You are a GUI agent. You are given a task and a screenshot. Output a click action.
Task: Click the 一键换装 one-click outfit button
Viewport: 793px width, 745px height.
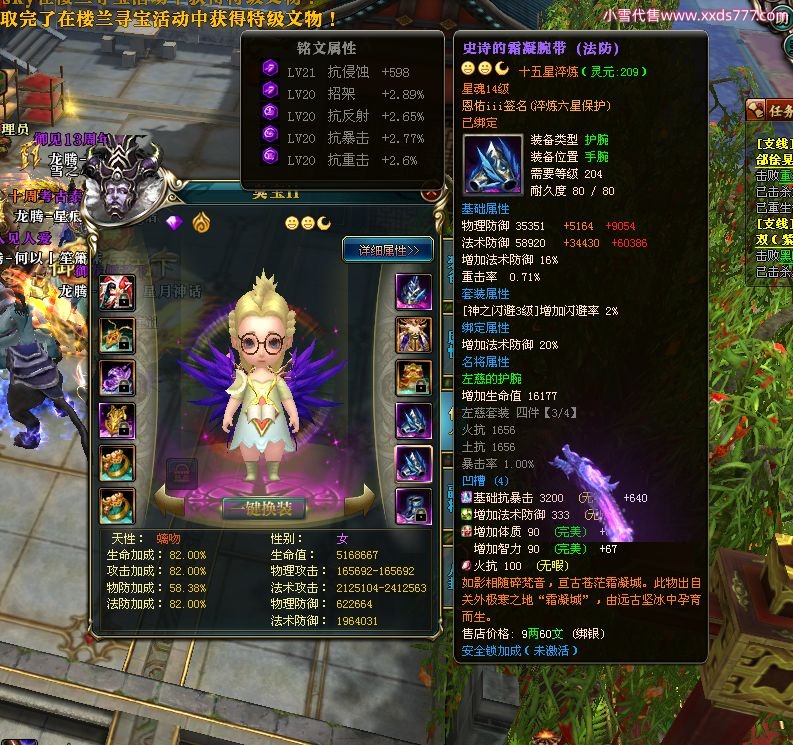tap(263, 507)
